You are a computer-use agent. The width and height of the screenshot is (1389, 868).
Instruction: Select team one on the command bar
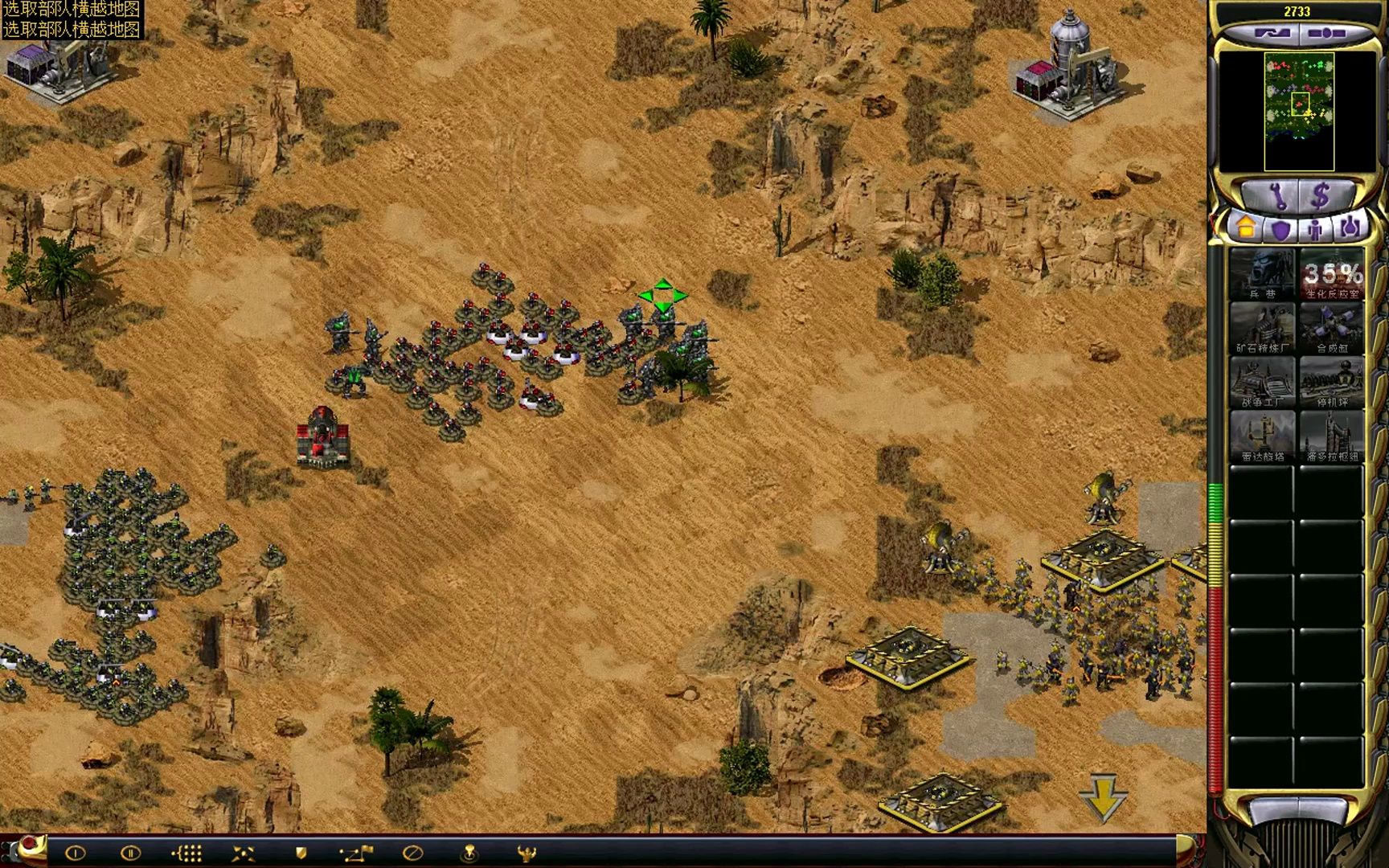(75, 853)
